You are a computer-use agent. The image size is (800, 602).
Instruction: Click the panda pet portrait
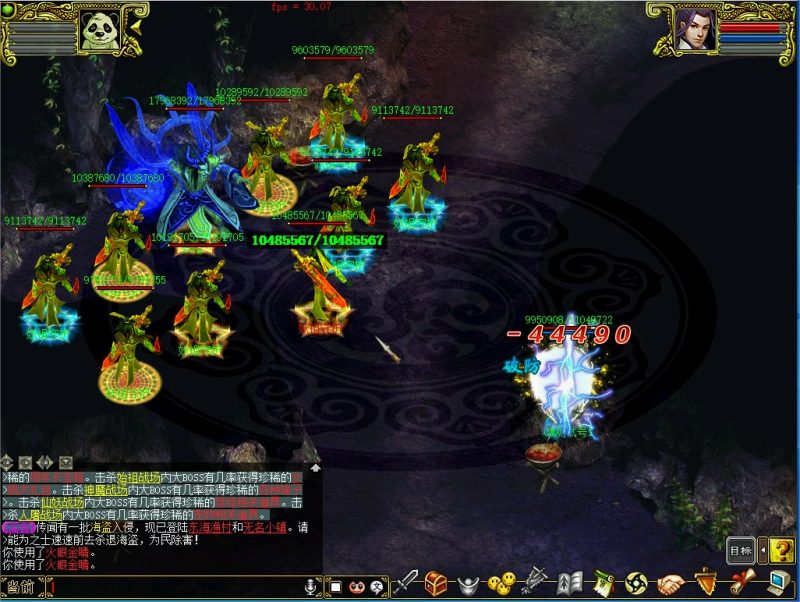tap(100, 30)
